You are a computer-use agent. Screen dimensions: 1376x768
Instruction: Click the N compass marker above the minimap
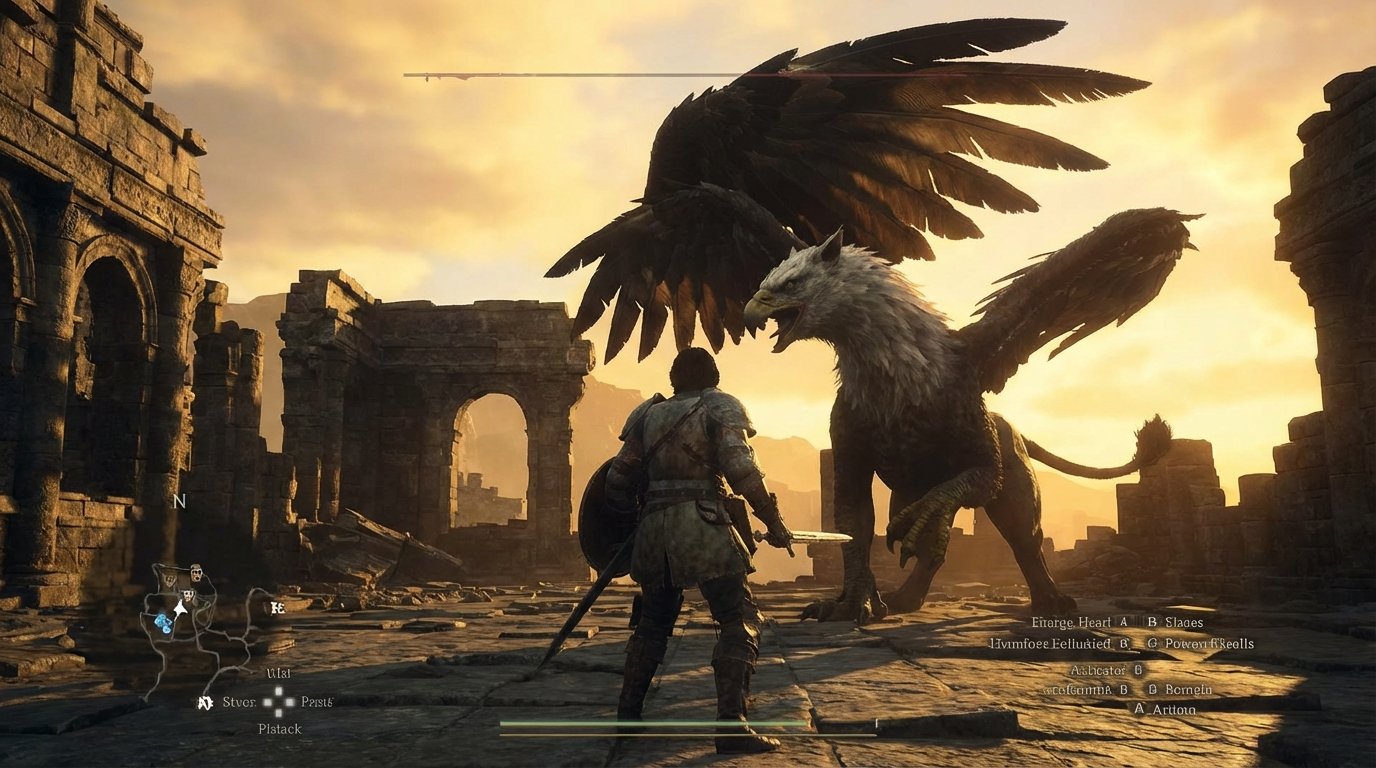point(180,501)
